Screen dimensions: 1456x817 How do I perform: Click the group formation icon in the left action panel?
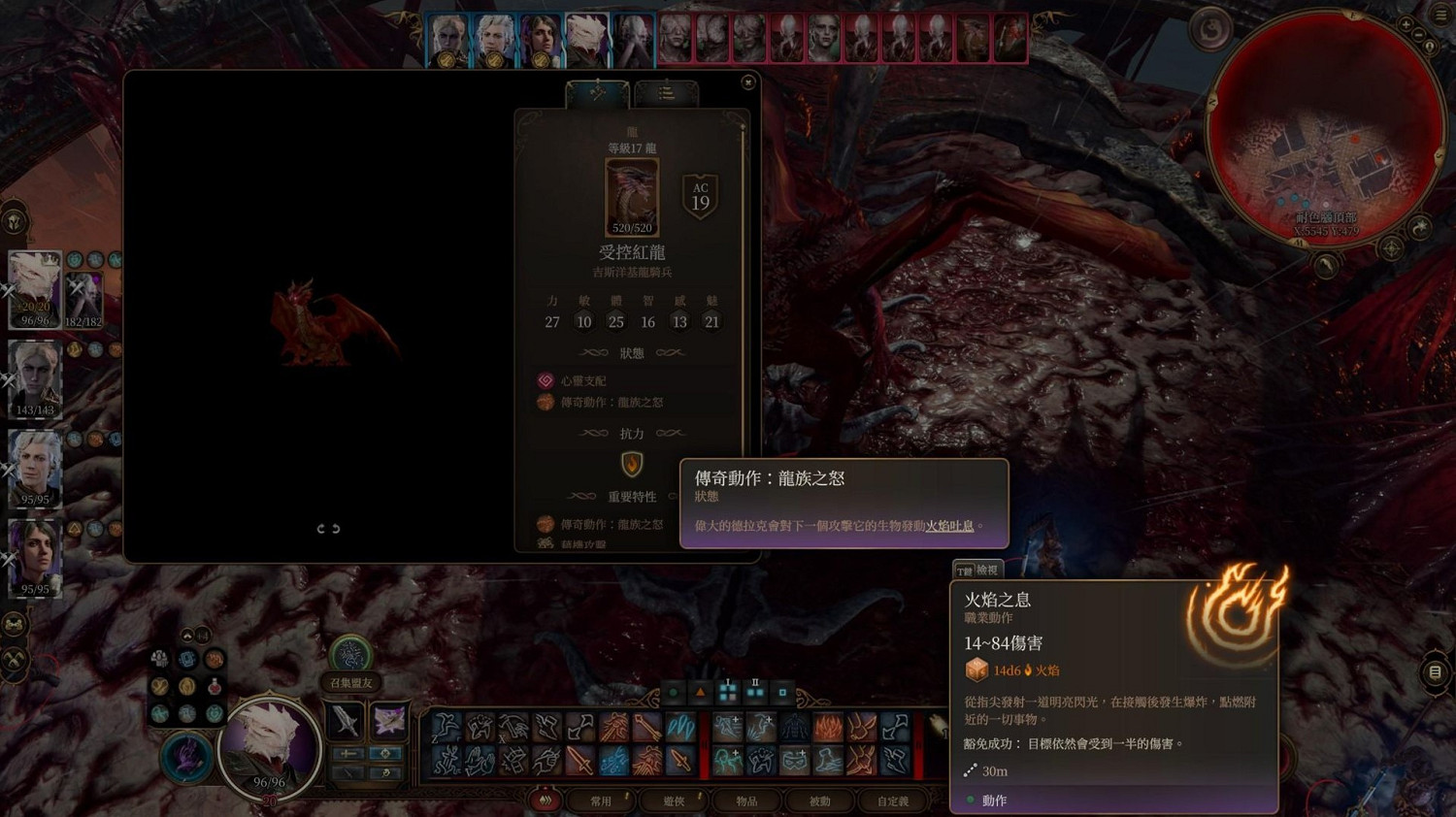(159, 658)
